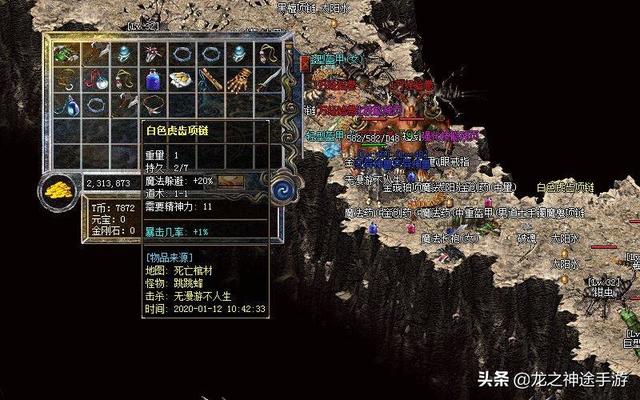This screenshot has height=400, width=640.
Task: Click the green item in the first slot
Action: 66,54
